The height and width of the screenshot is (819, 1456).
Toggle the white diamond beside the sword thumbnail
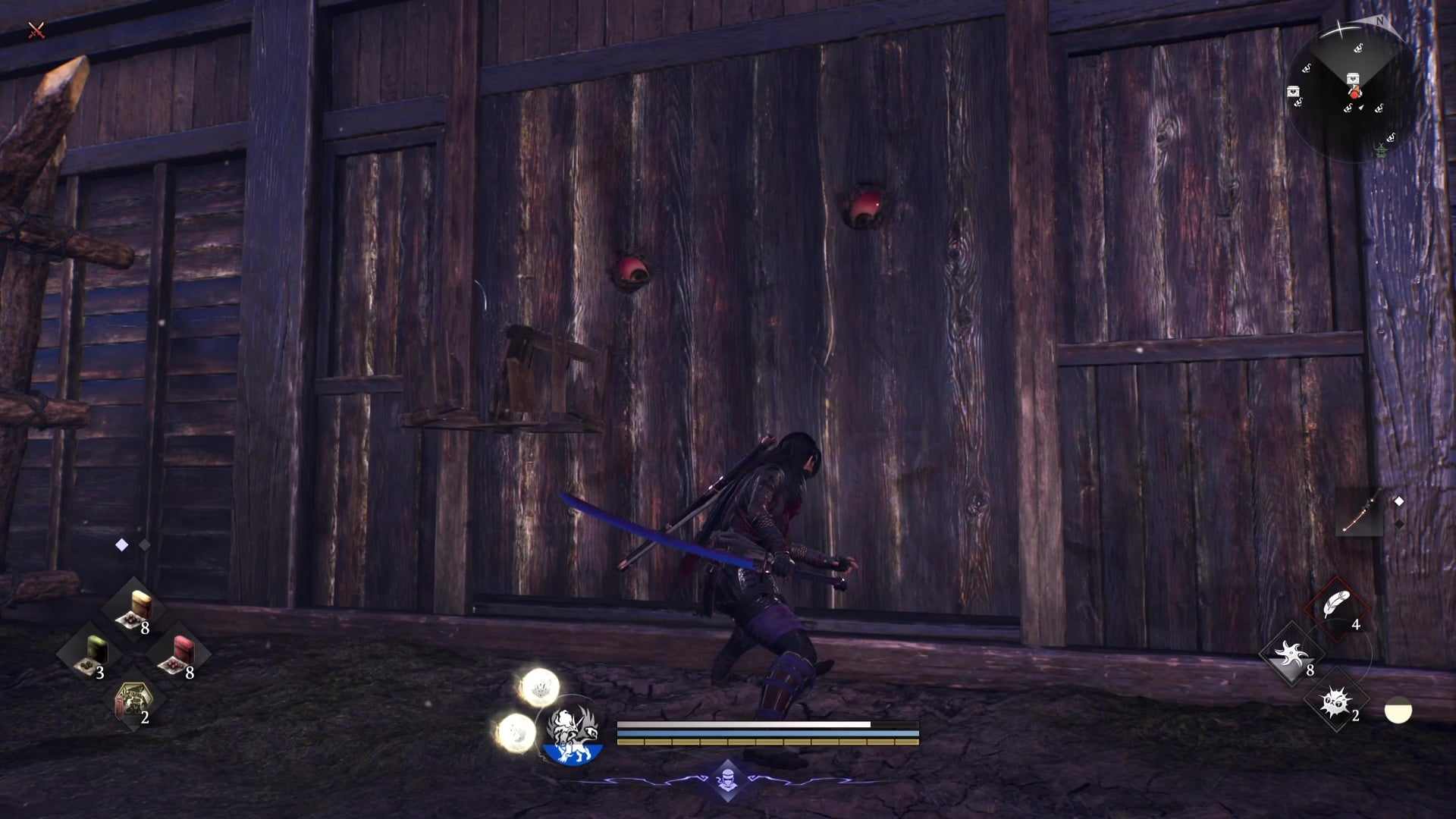pyautogui.click(x=1399, y=500)
